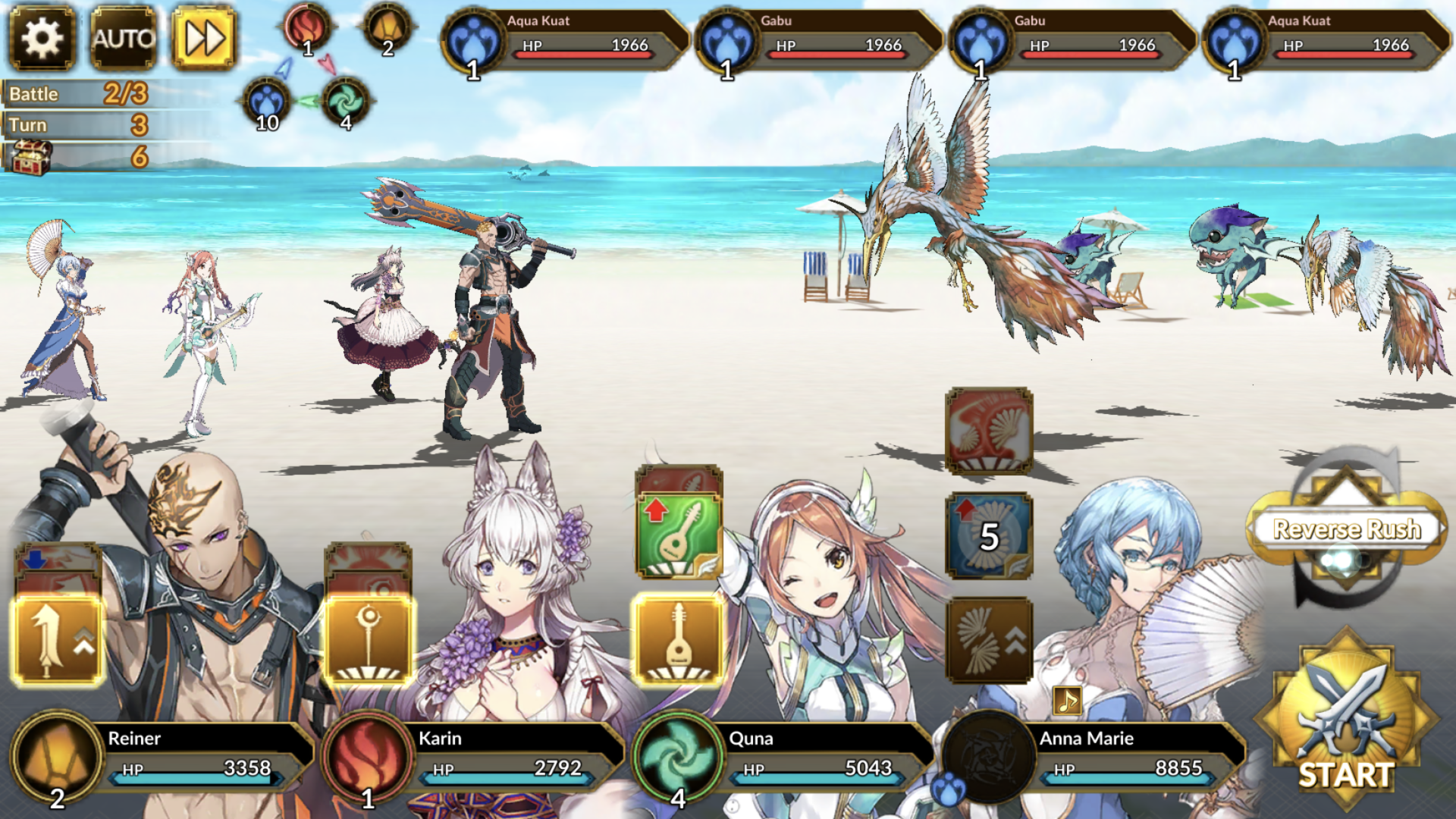Choose Anna Marie's dark fan skill card

tap(989, 641)
